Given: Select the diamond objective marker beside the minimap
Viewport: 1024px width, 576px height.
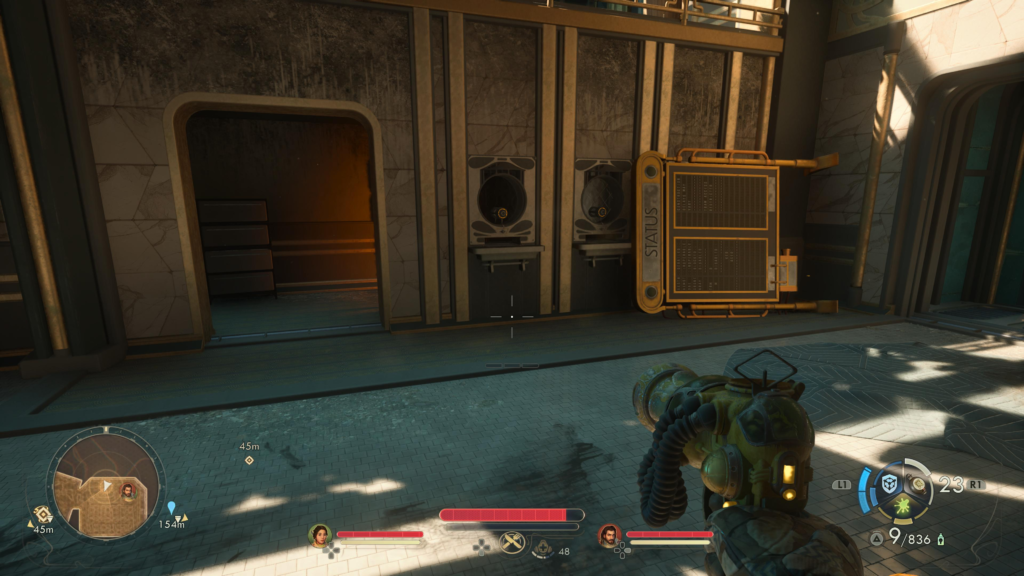Looking at the screenshot, I should (43, 513).
